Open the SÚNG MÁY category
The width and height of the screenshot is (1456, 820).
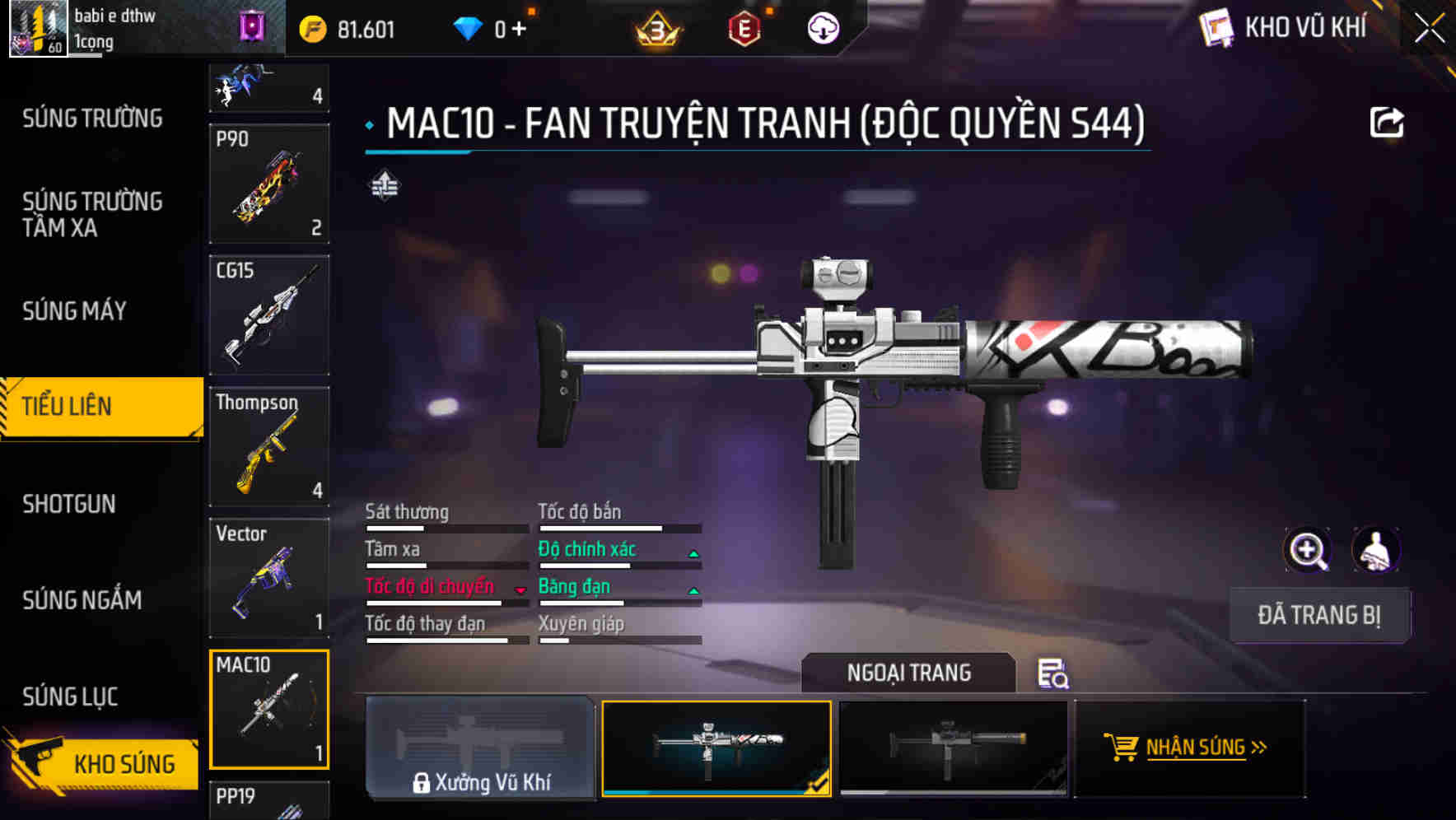(x=74, y=311)
